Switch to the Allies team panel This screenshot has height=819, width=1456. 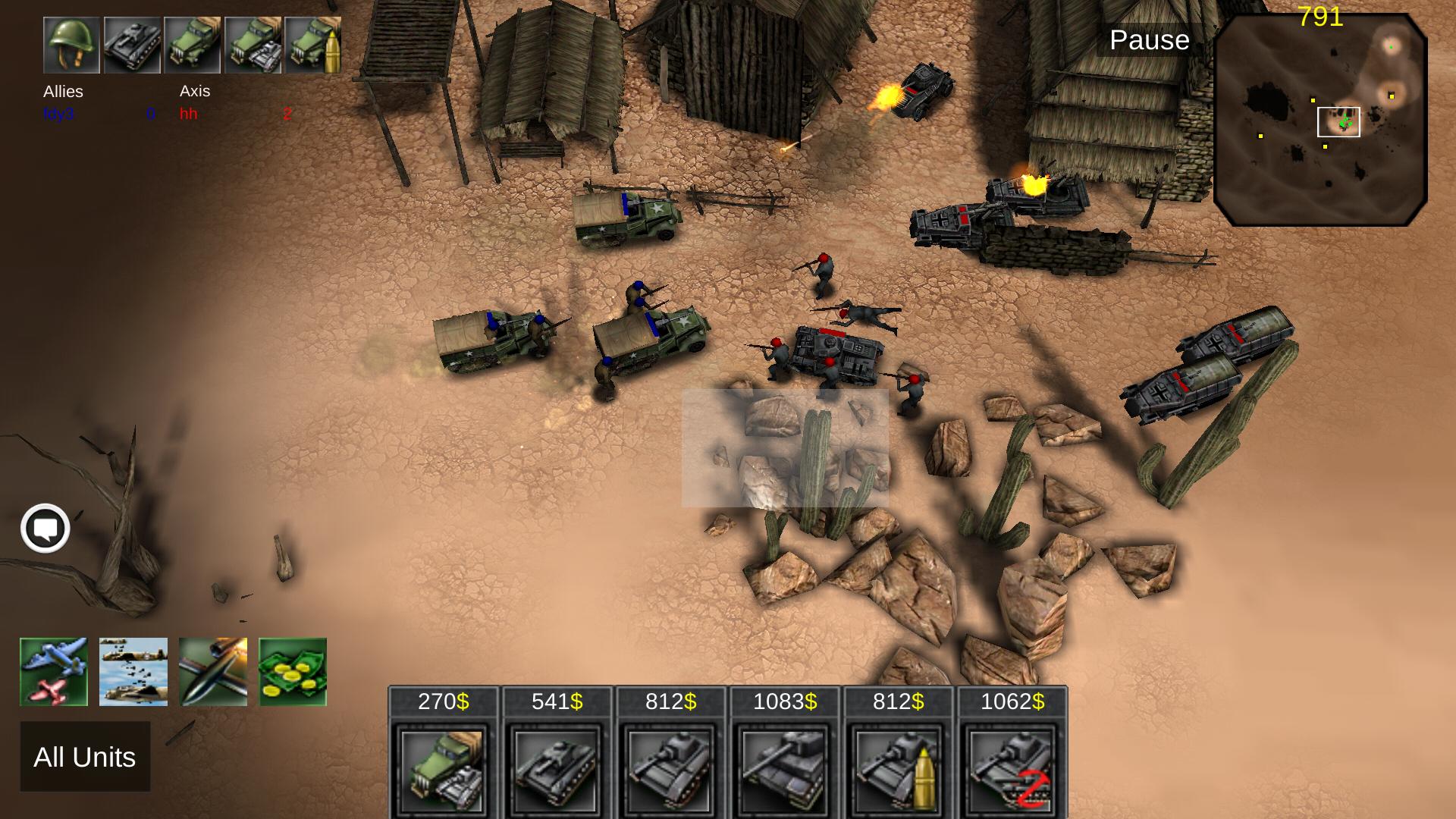point(61,92)
